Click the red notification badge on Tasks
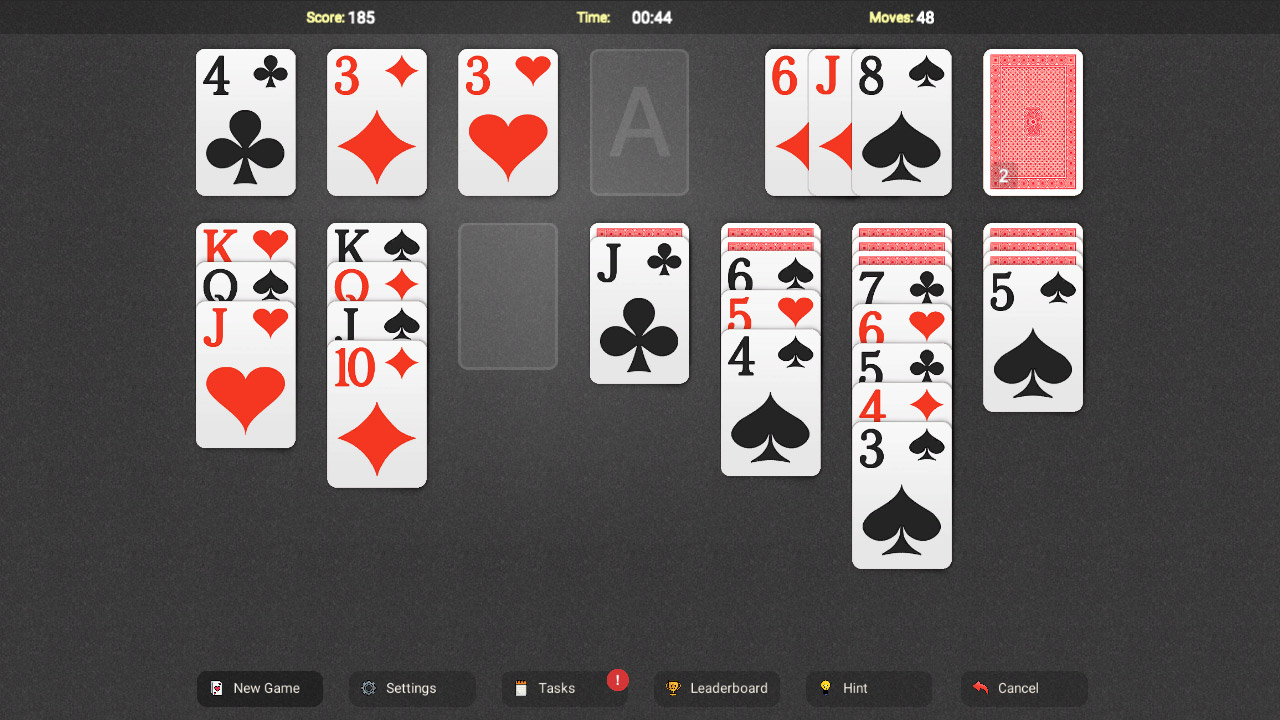 (617, 681)
